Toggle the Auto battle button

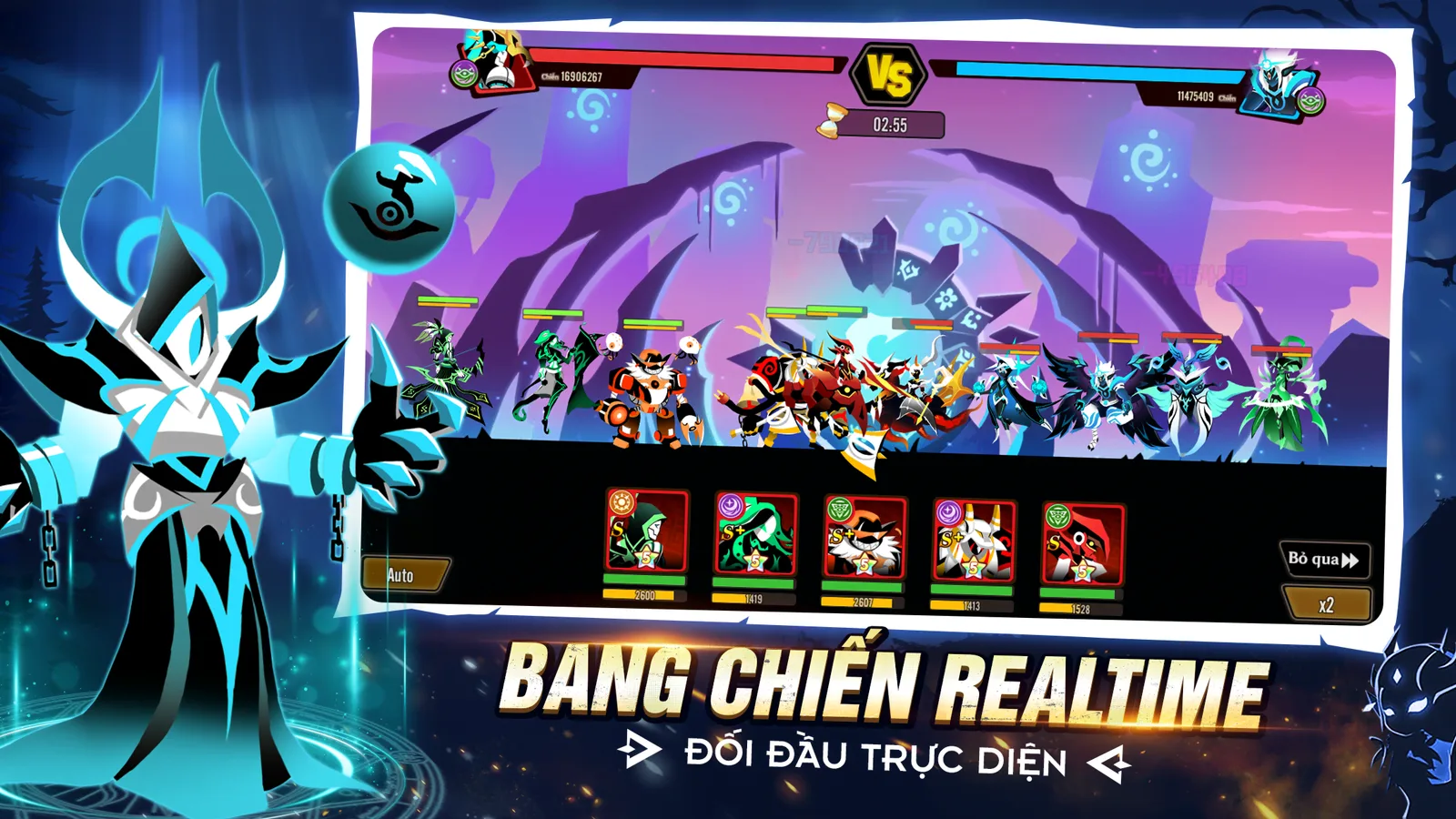coord(403,574)
